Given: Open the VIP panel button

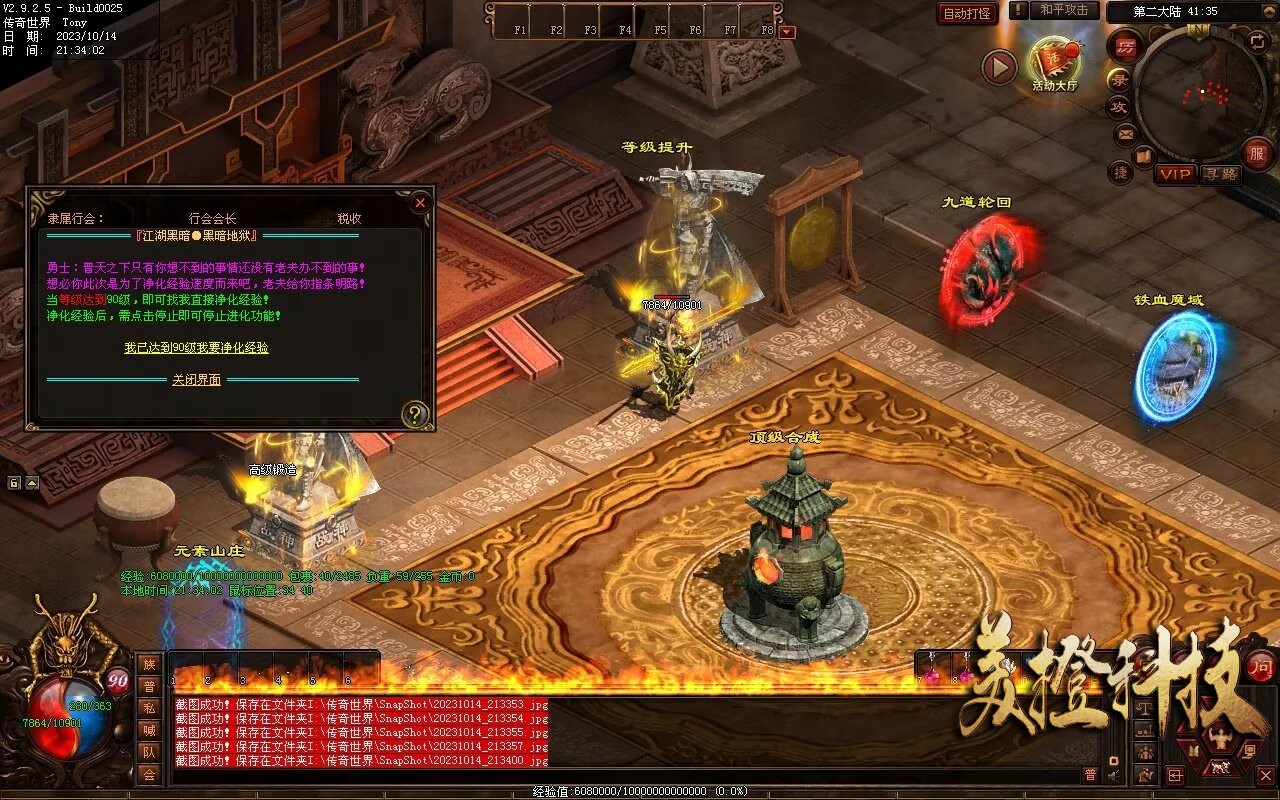Looking at the screenshot, I should point(1175,174).
